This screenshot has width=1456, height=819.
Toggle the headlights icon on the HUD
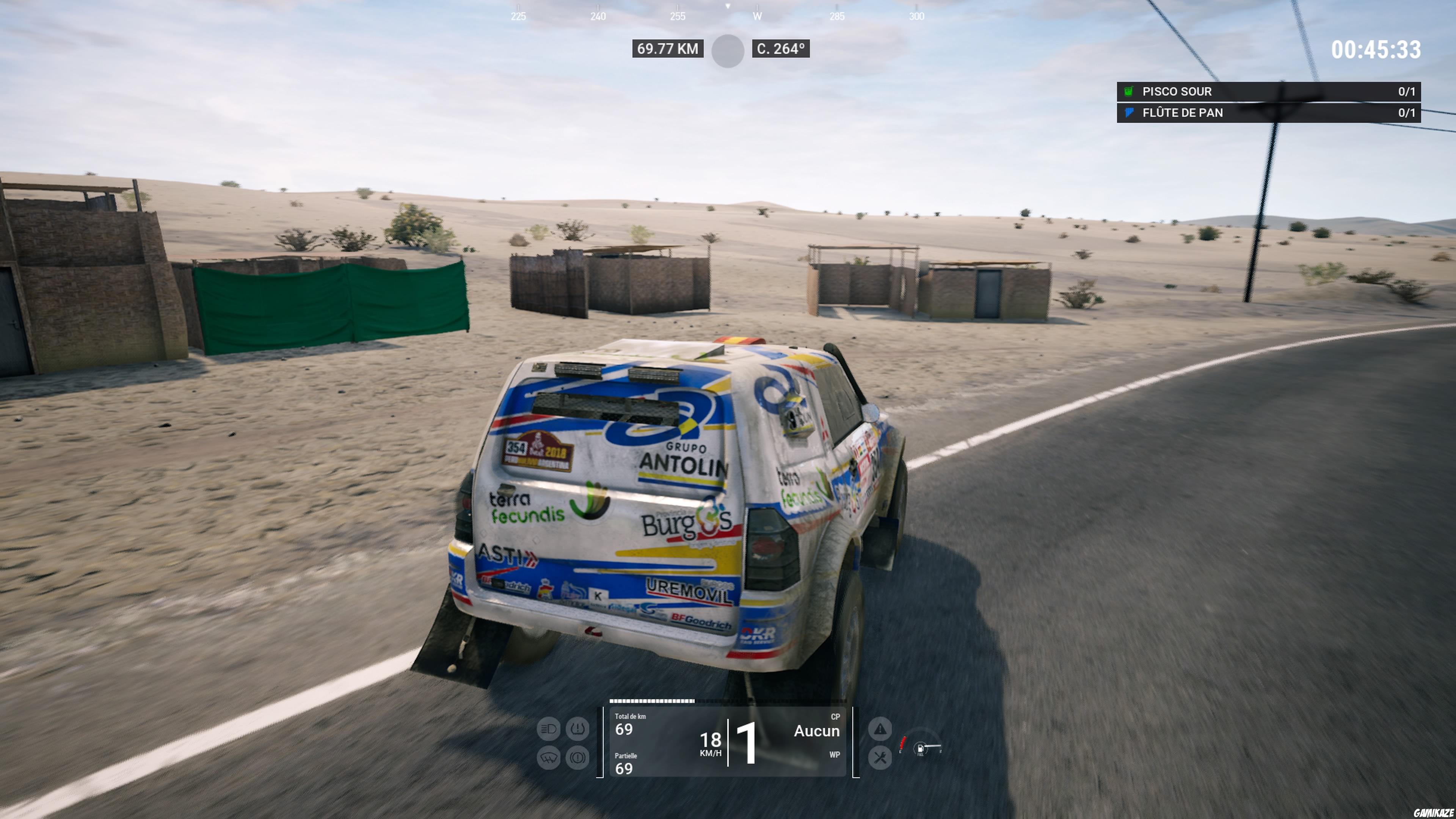548,728
